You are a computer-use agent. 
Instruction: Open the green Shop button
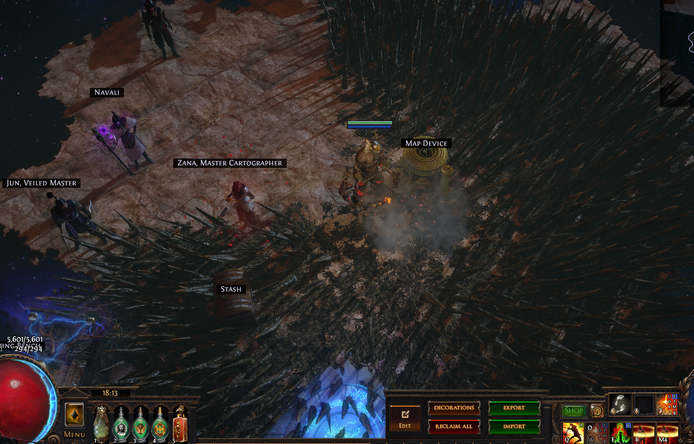[x=573, y=410]
